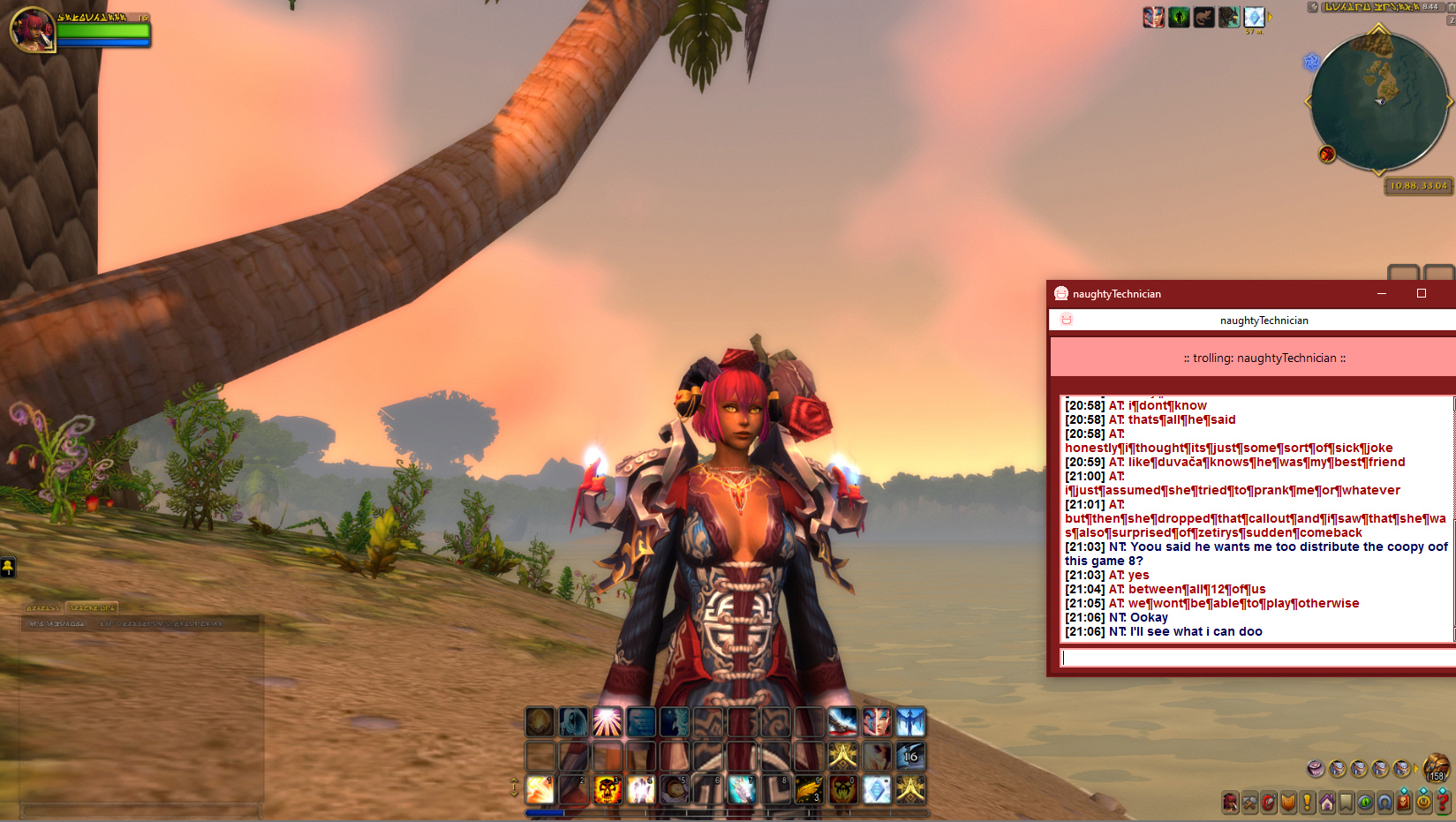Screen dimensions: 1456x822
Task: Click the red tracking button on minimap edge
Action: click(1326, 155)
